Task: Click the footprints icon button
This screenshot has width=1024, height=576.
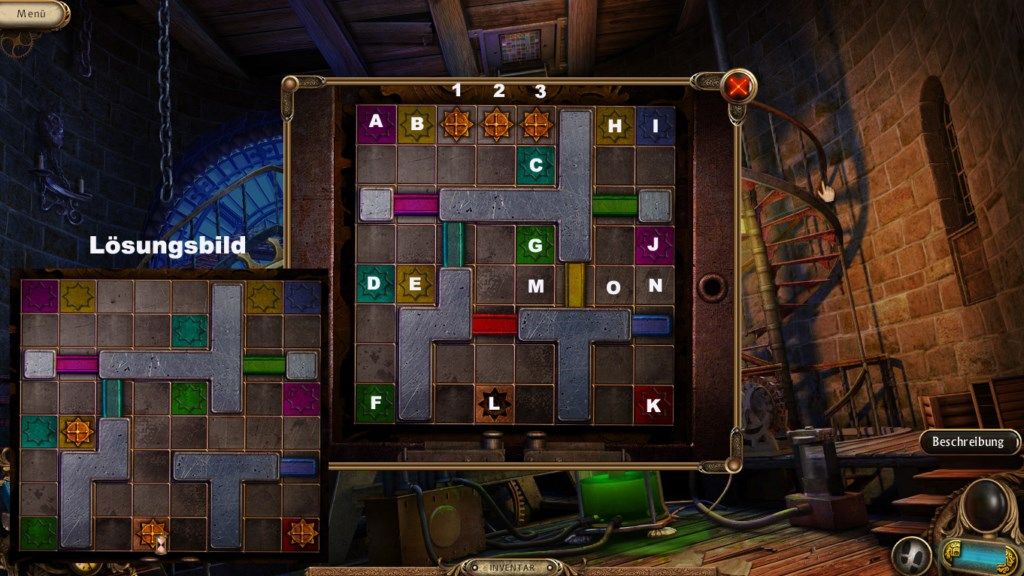Action: pos(912,553)
